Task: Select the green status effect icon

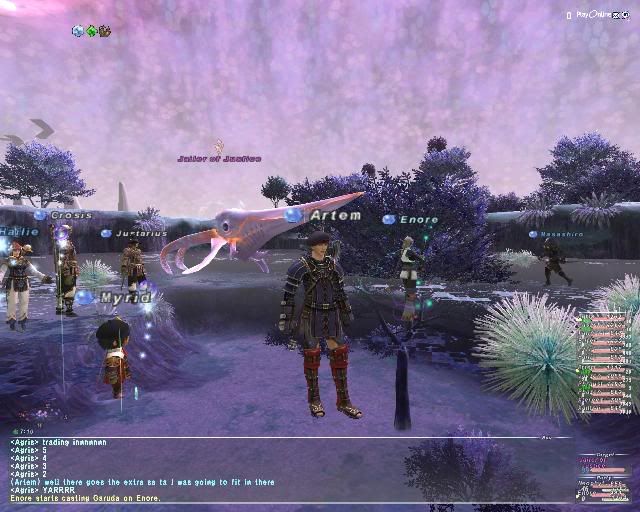Action: 91,31
